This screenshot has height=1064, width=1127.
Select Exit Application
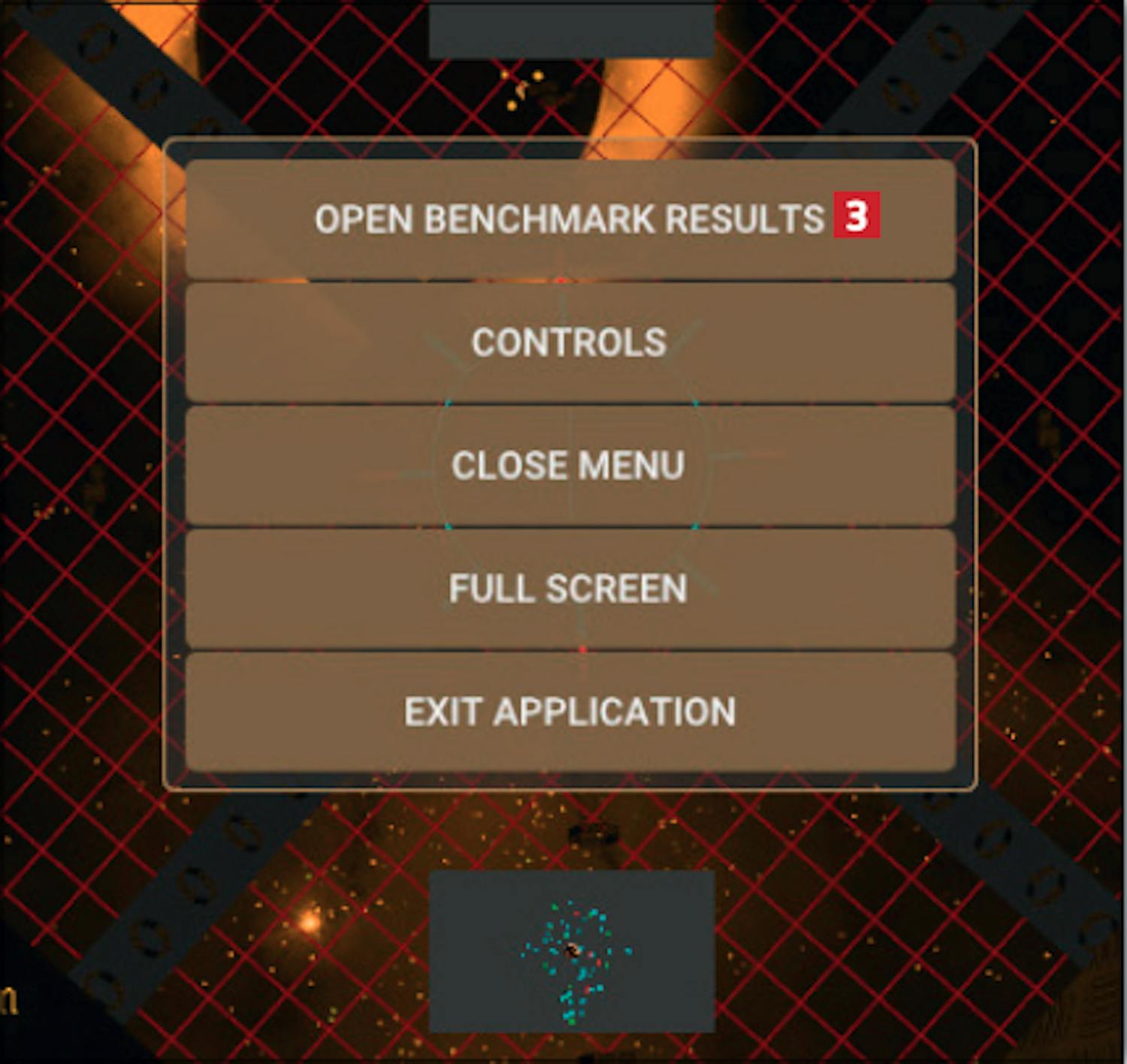point(569,712)
